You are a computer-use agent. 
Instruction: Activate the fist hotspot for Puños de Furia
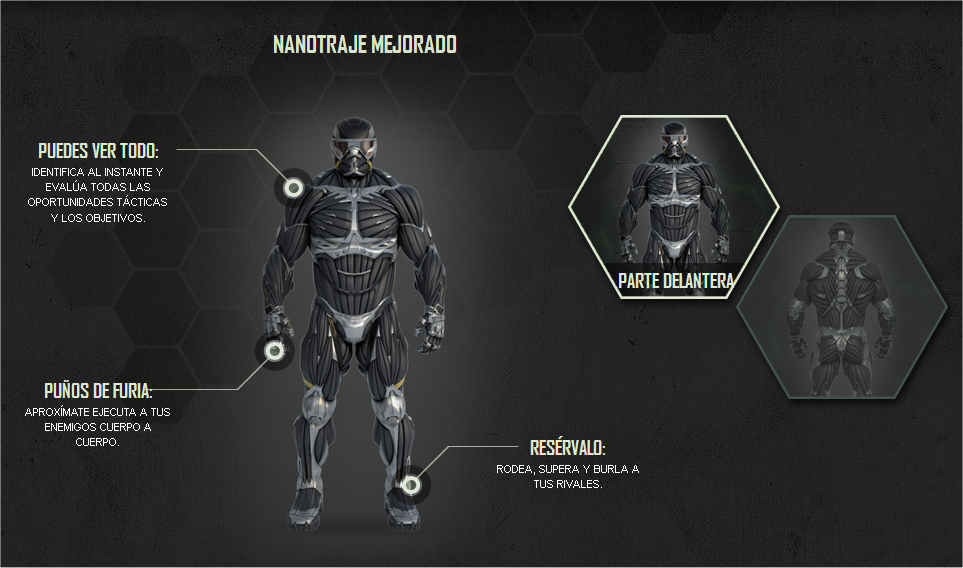tap(273, 349)
